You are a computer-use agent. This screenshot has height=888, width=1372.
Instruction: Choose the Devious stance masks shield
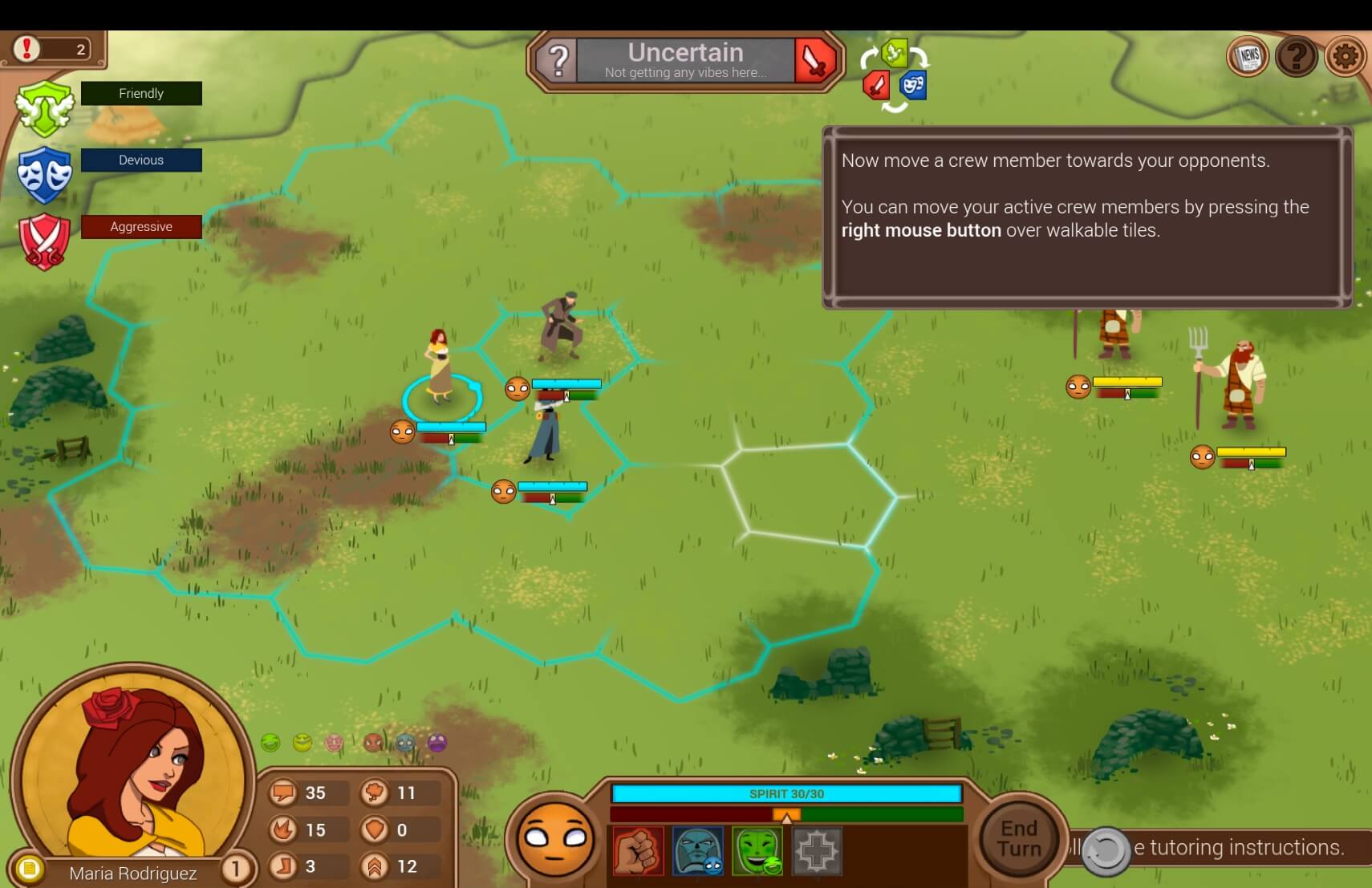coord(45,173)
